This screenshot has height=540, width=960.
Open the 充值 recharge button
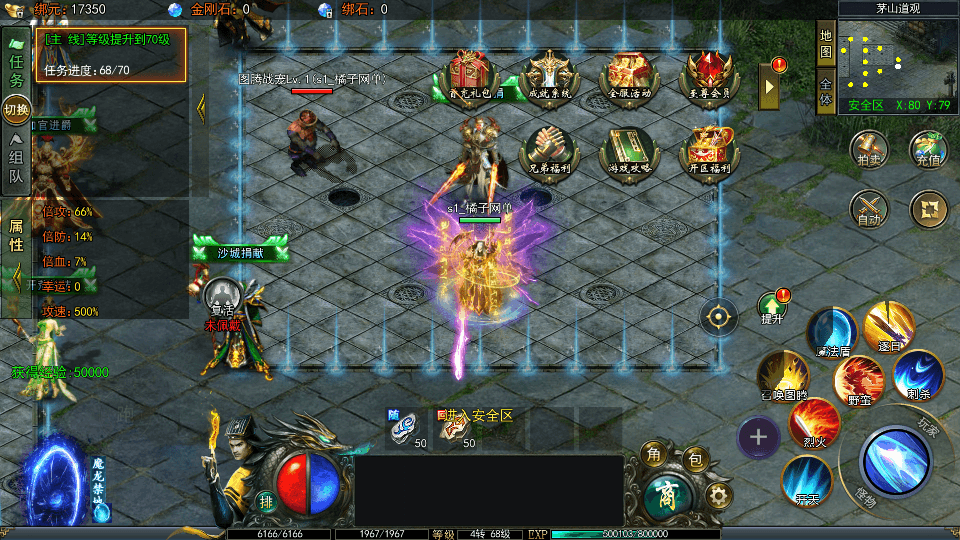pyautogui.click(x=928, y=147)
